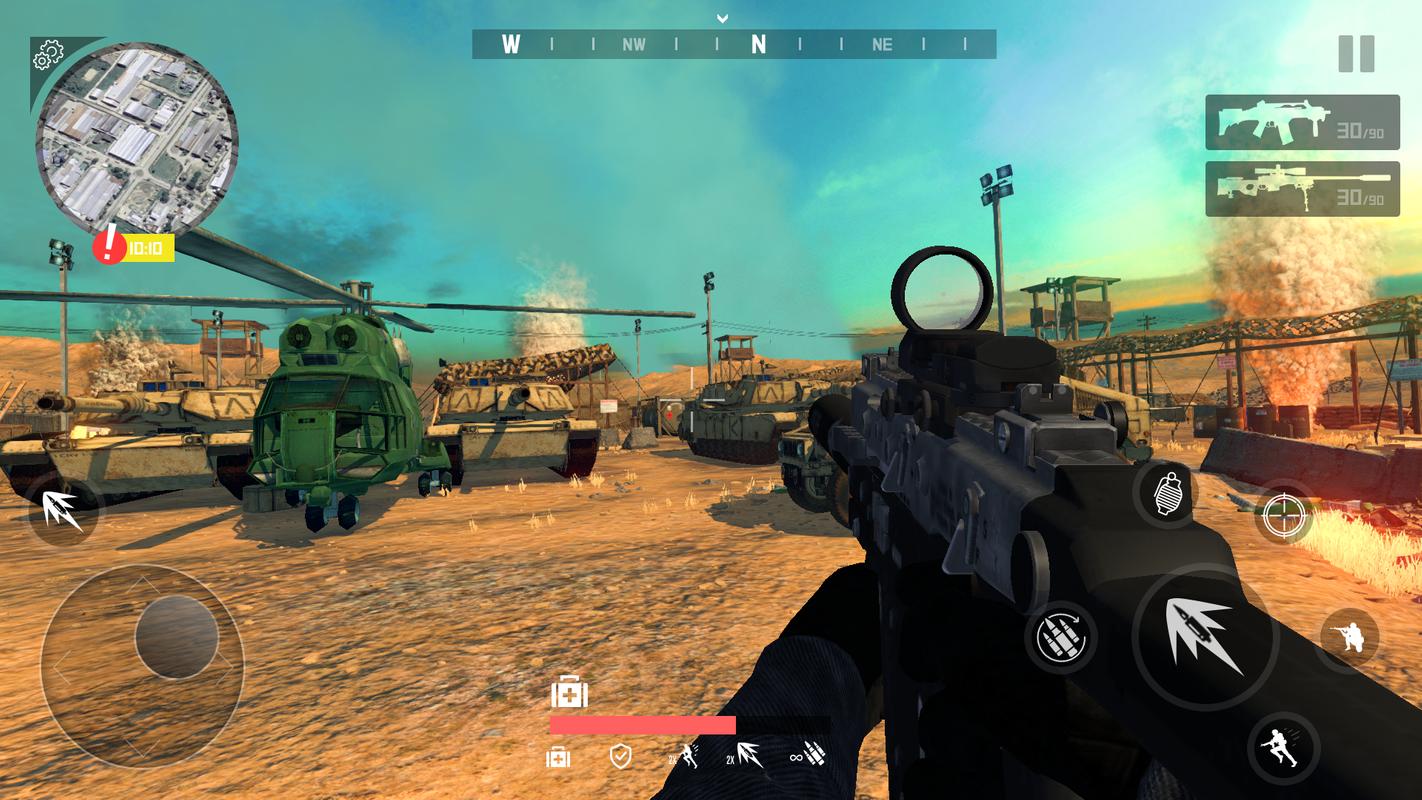Screen dimensions: 1422x800
Task: Tap the circular aerial minimap
Action: click(x=136, y=137)
